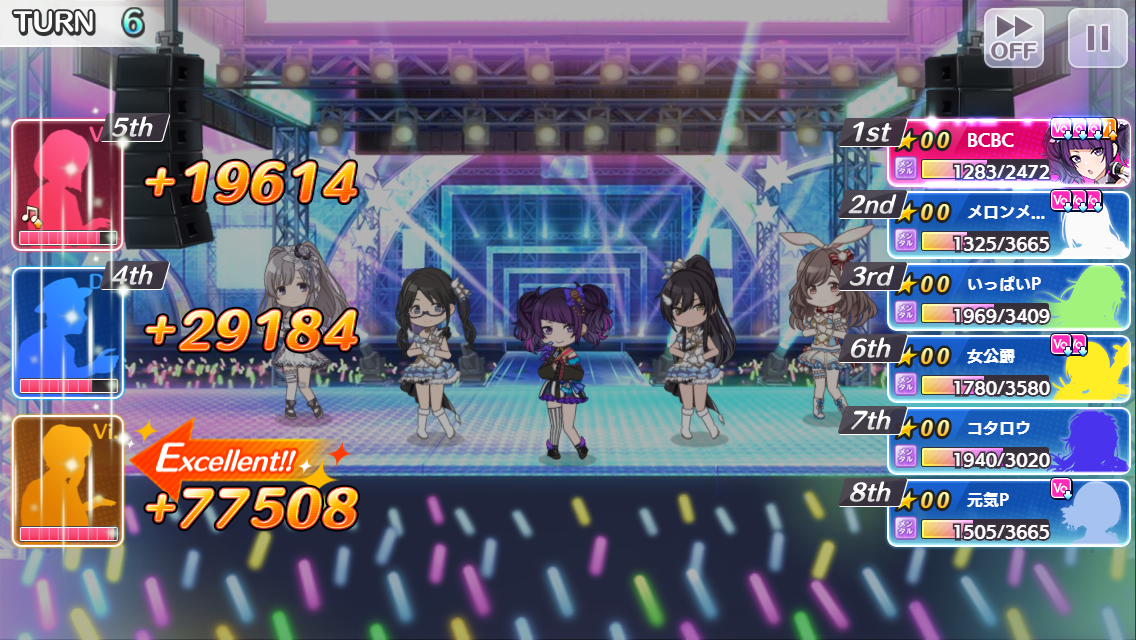This screenshot has width=1136, height=640.
Task: Select the blue Dance judge panel
Action: 67,332
